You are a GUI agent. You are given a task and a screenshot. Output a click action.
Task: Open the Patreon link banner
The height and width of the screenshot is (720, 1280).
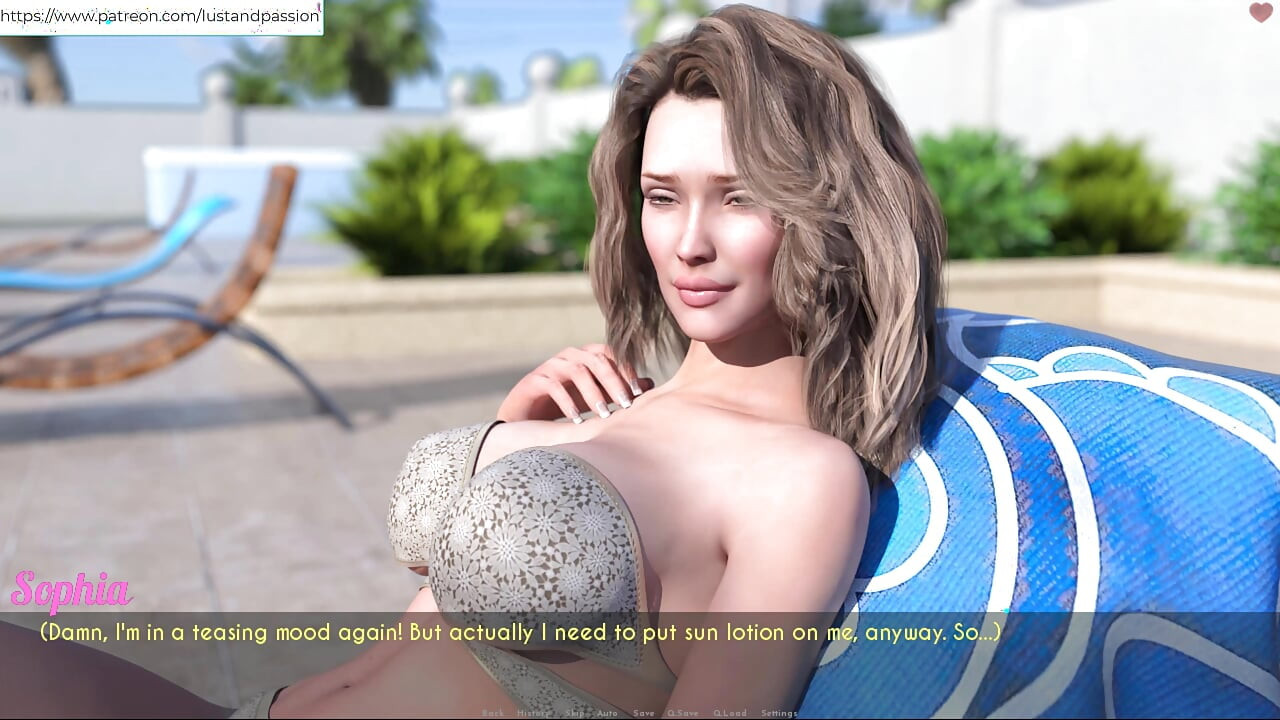tap(161, 16)
